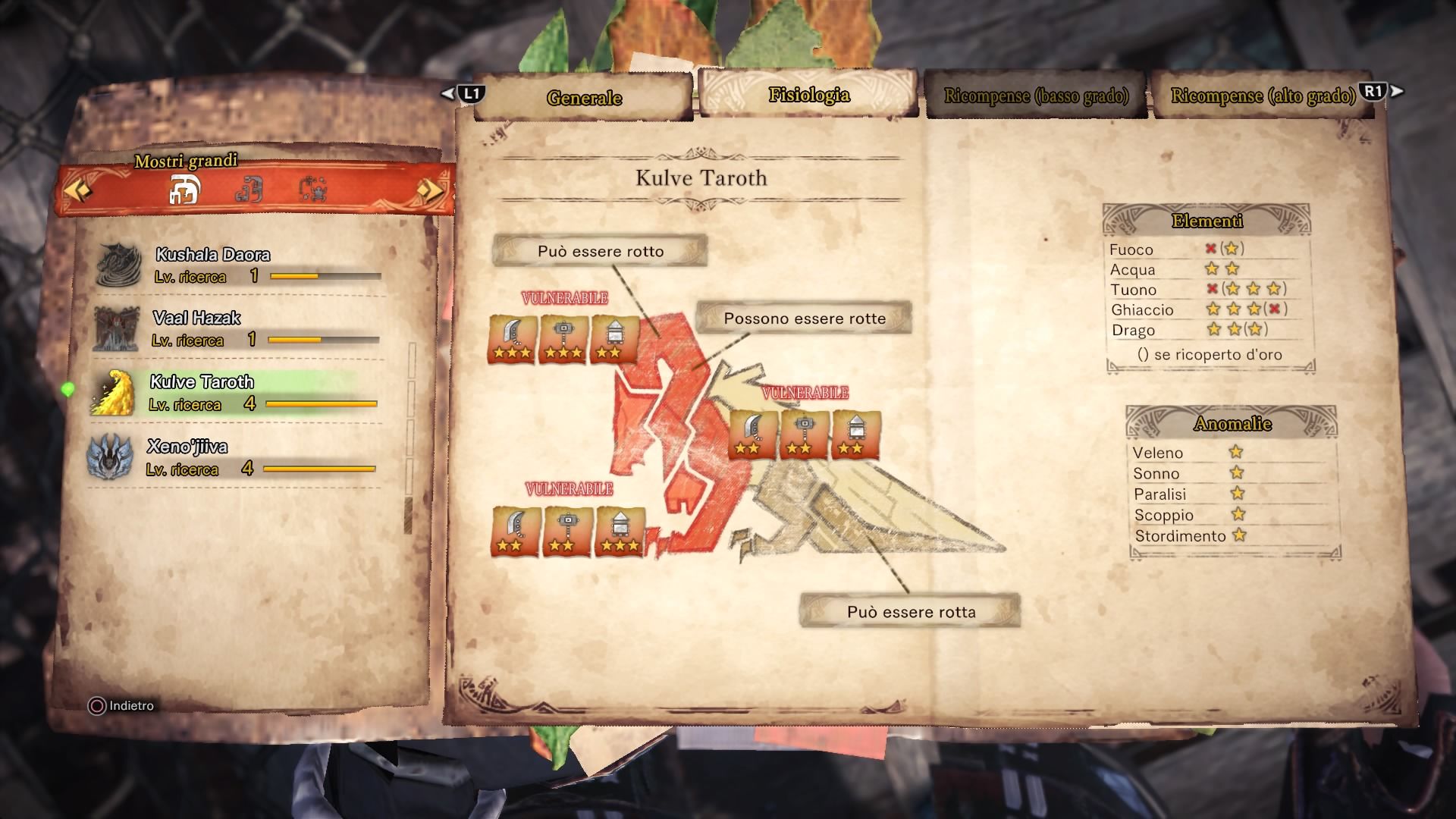1456x819 pixels.
Task: Choose the third monster category icon
Action: 312,190
